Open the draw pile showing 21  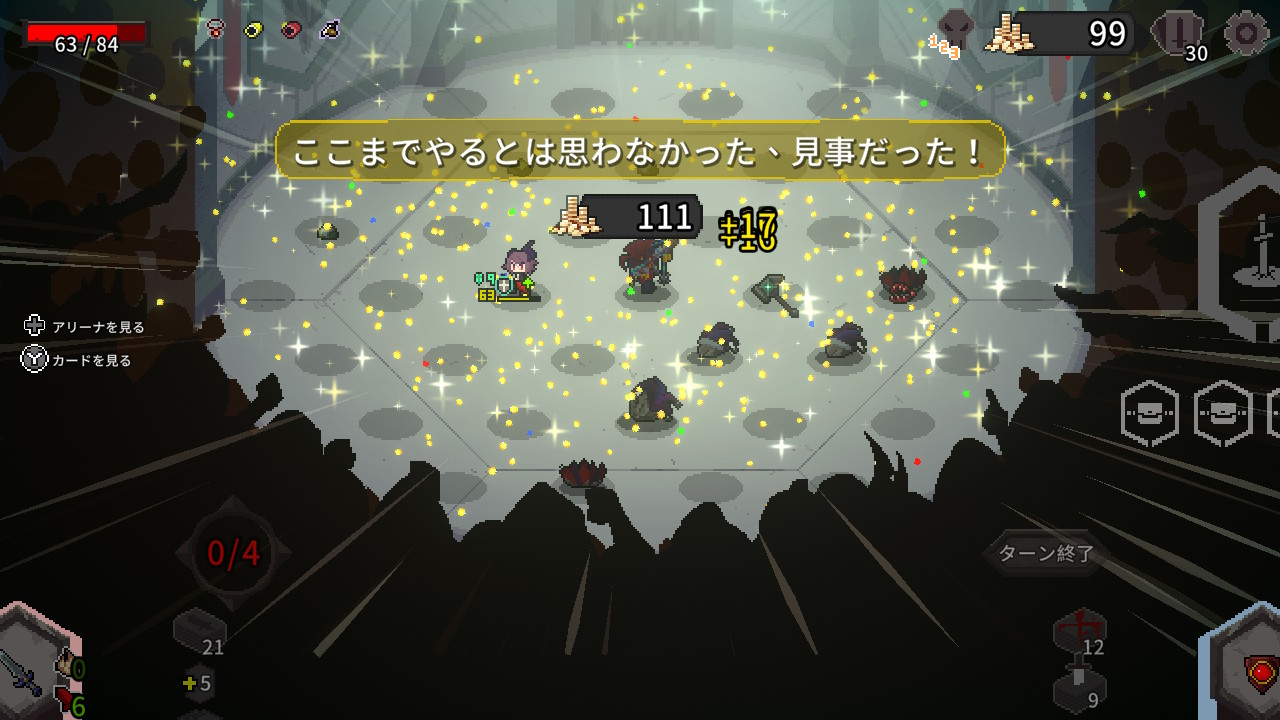[199, 634]
